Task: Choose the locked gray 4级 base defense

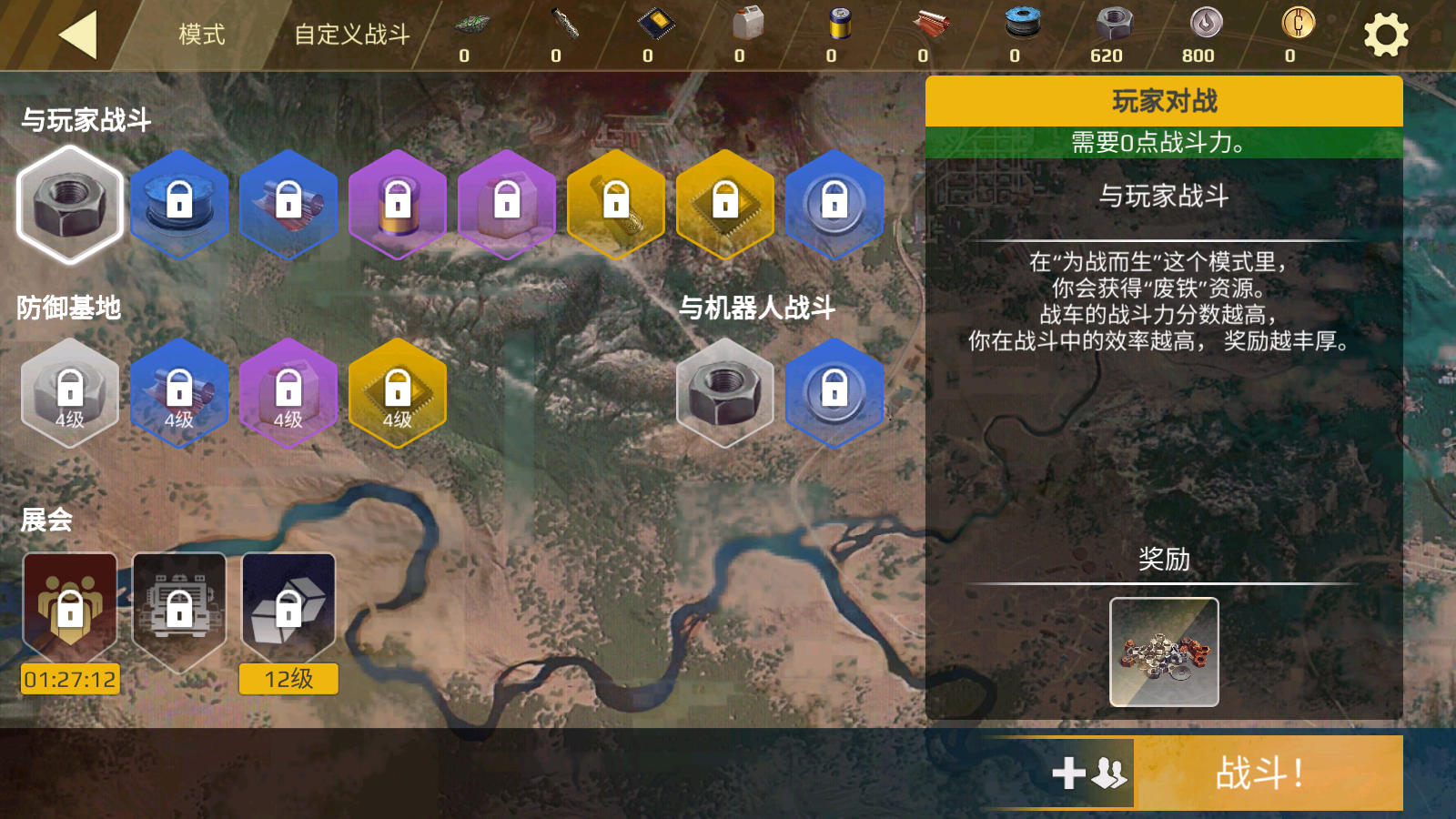Action: click(x=70, y=393)
